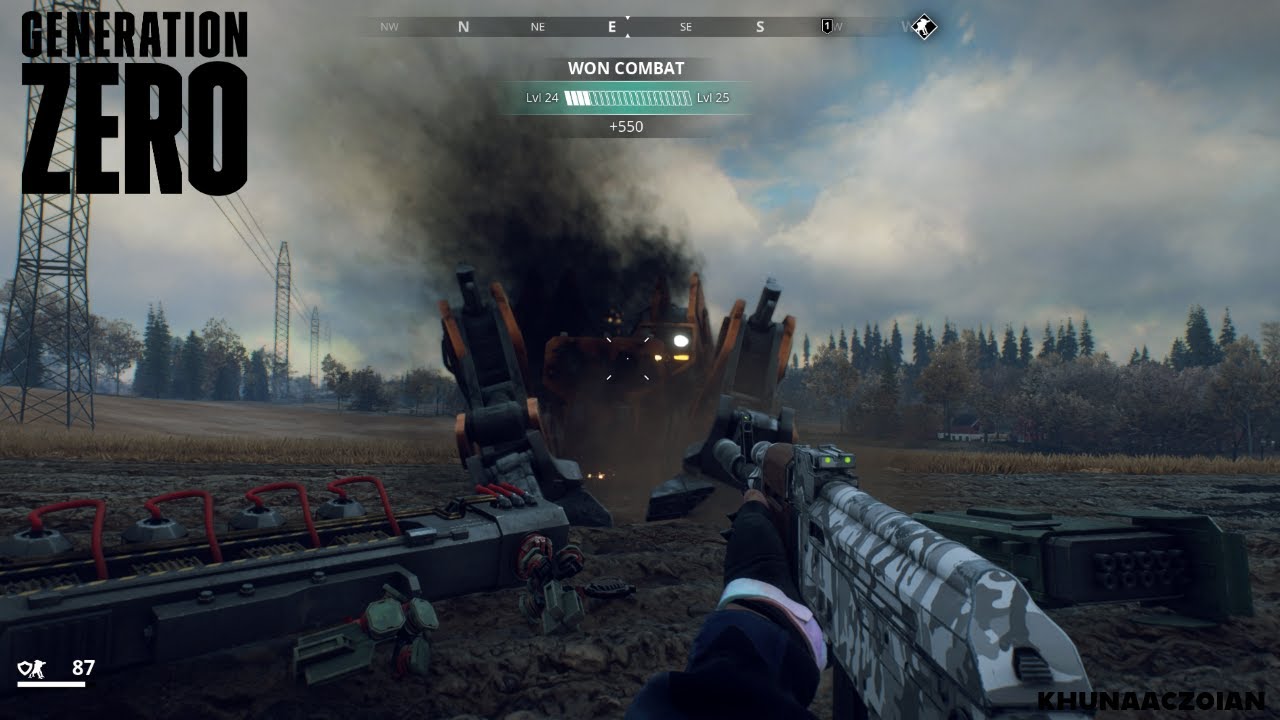Select the numbered shield marker on the compass
1280x720 pixels.
pos(827,27)
